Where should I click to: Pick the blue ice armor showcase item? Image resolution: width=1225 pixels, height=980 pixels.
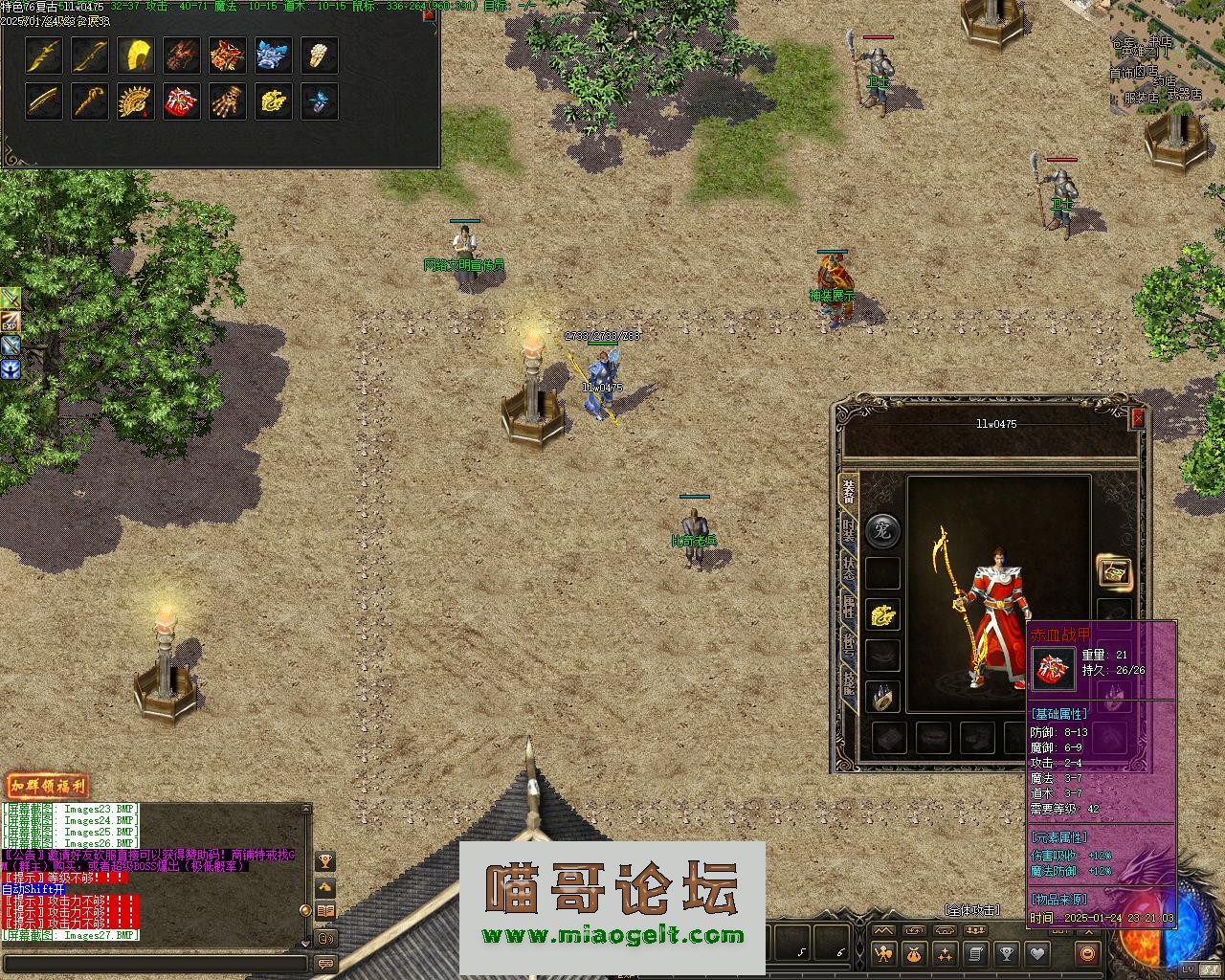tap(274, 56)
